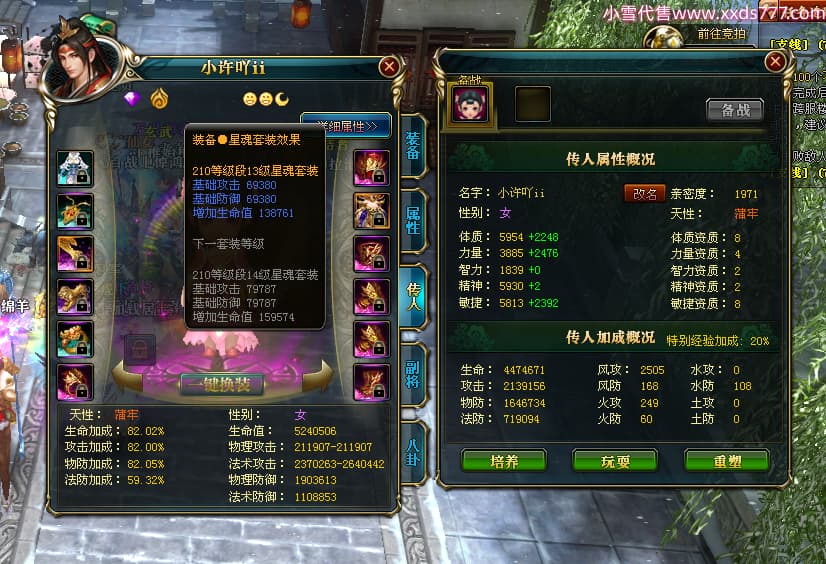The image size is (826, 564).
Task: Choose the 玩耍 play button
Action: (614, 459)
